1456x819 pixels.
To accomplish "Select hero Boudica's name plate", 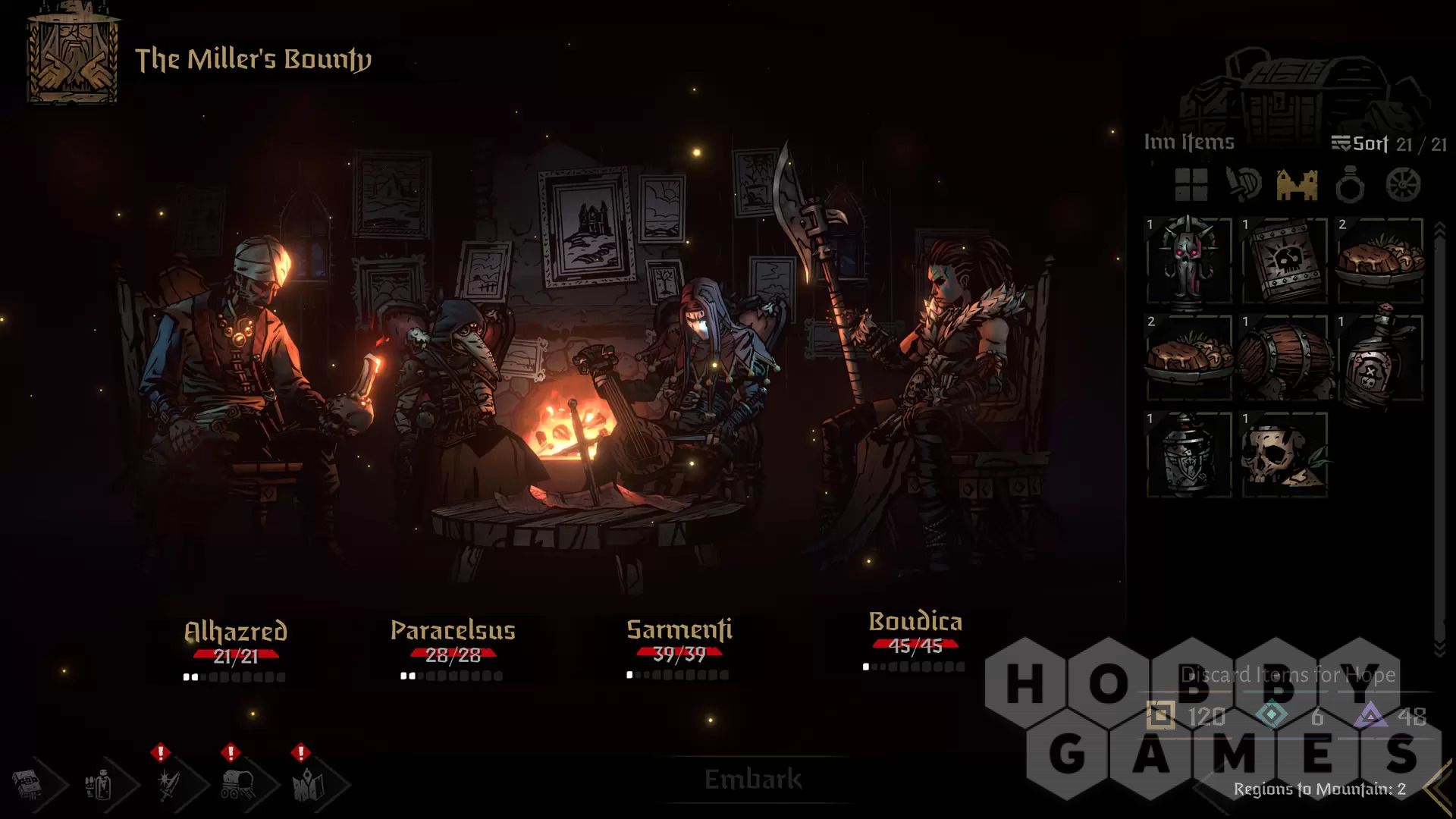I will click(x=915, y=623).
